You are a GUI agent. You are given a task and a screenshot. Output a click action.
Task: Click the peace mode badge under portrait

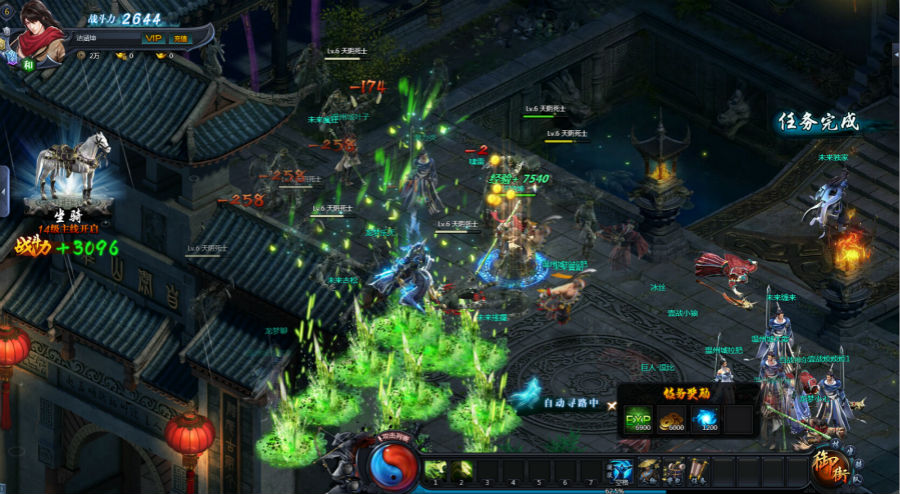pos(29,64)
